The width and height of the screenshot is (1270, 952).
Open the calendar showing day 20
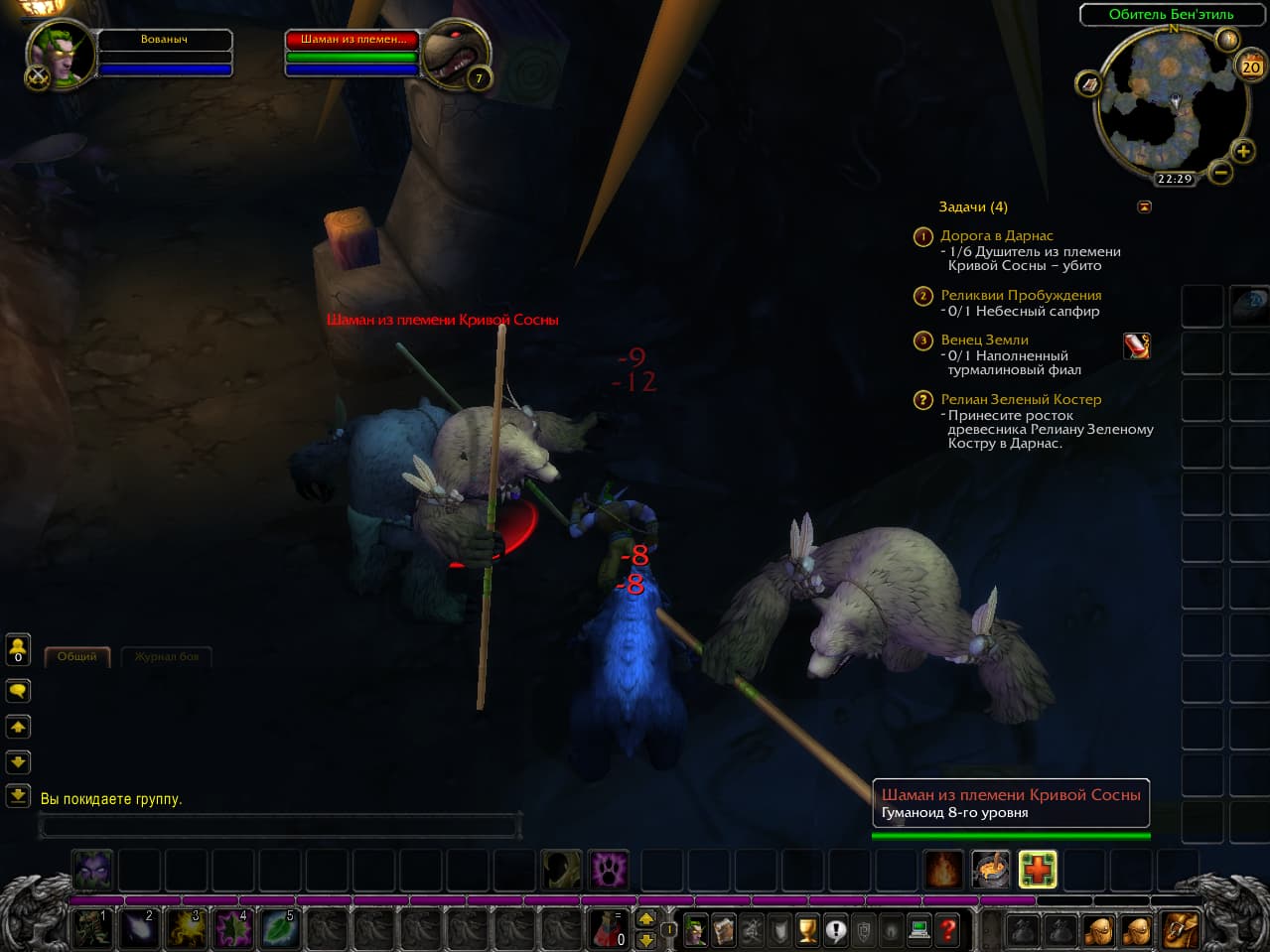click(1250, 67)
